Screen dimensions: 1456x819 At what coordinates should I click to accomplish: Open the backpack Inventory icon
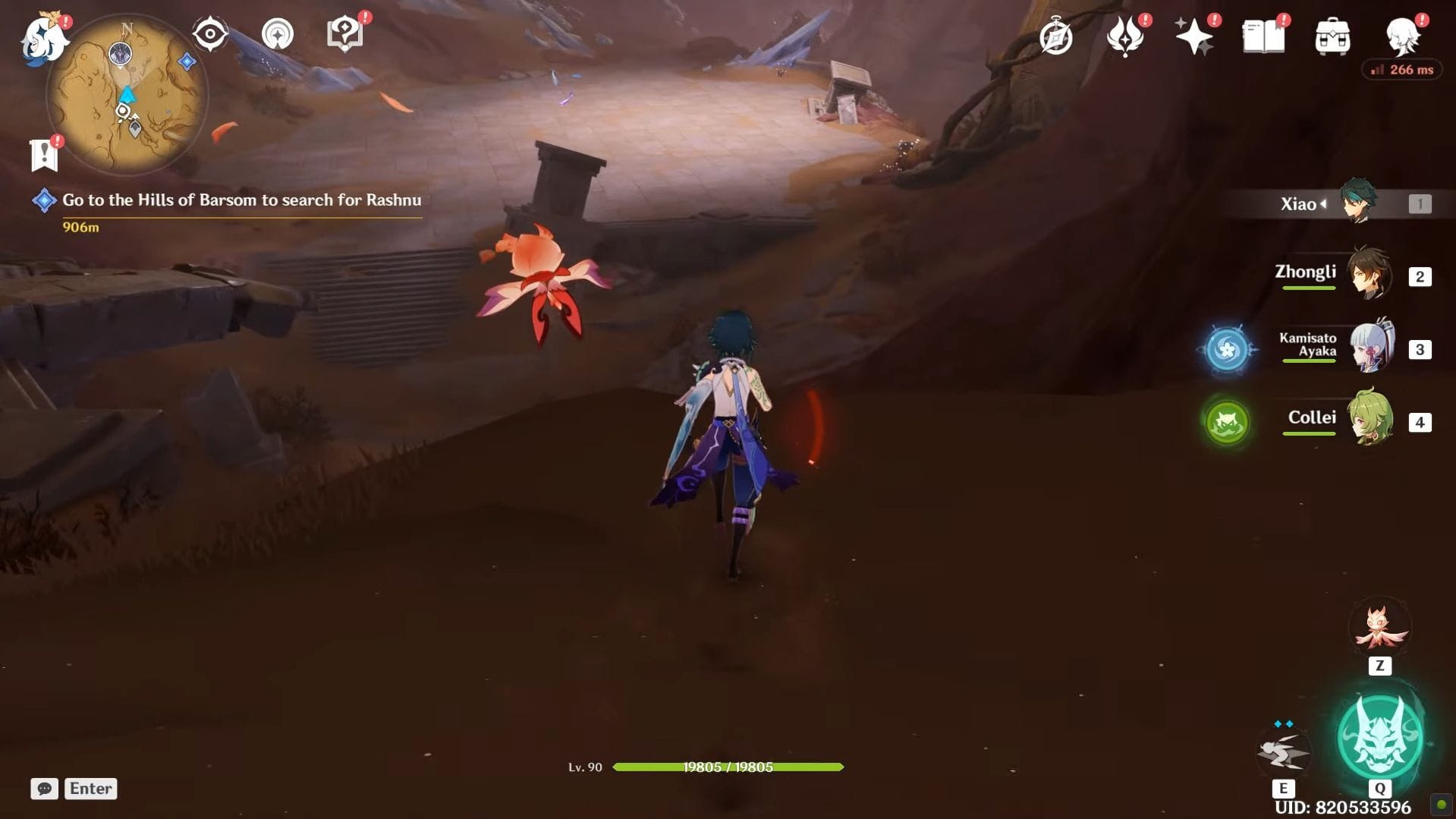(x=1332, y=36)
